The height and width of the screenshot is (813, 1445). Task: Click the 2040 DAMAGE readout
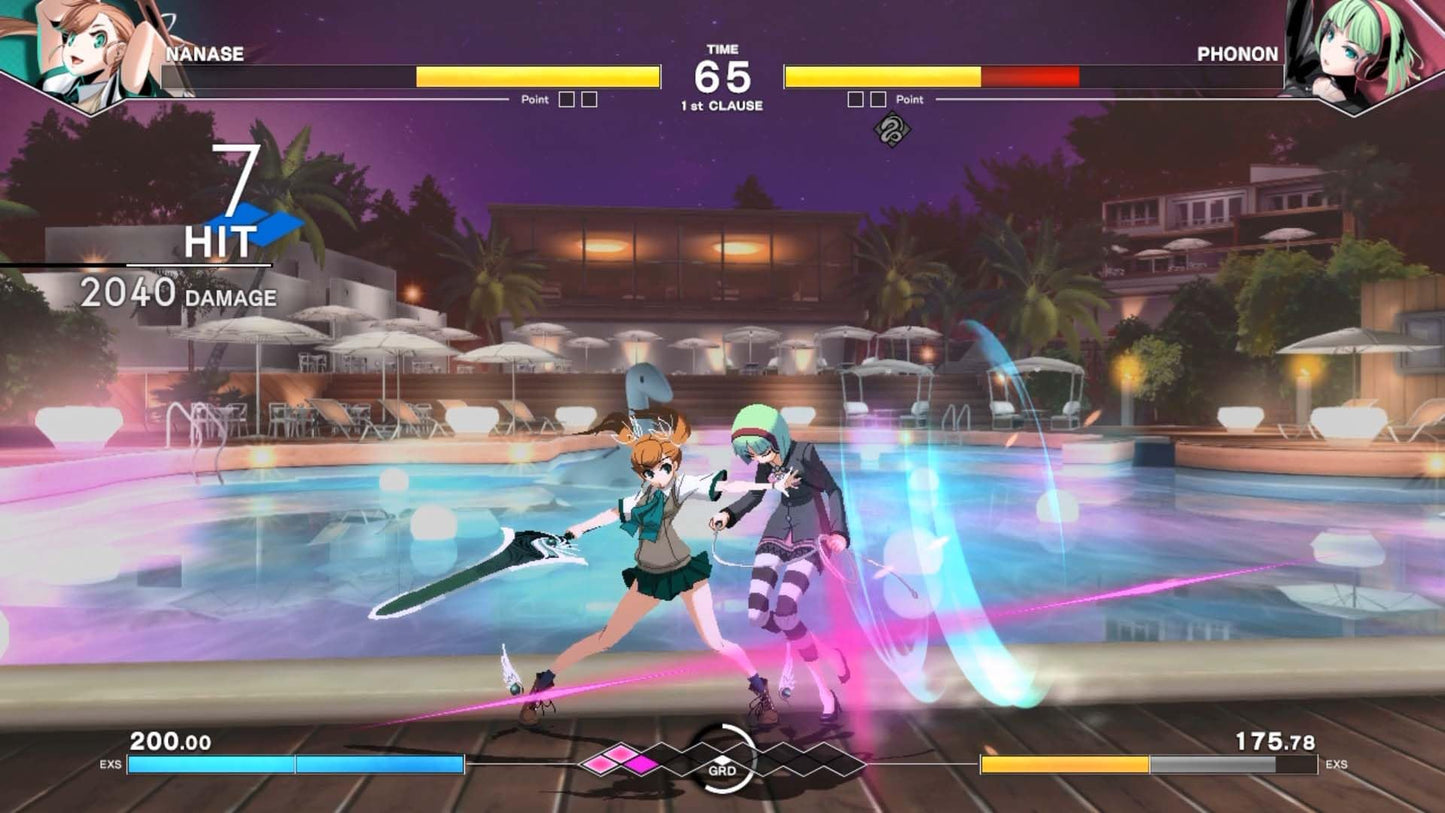click(x=180, y=295)
